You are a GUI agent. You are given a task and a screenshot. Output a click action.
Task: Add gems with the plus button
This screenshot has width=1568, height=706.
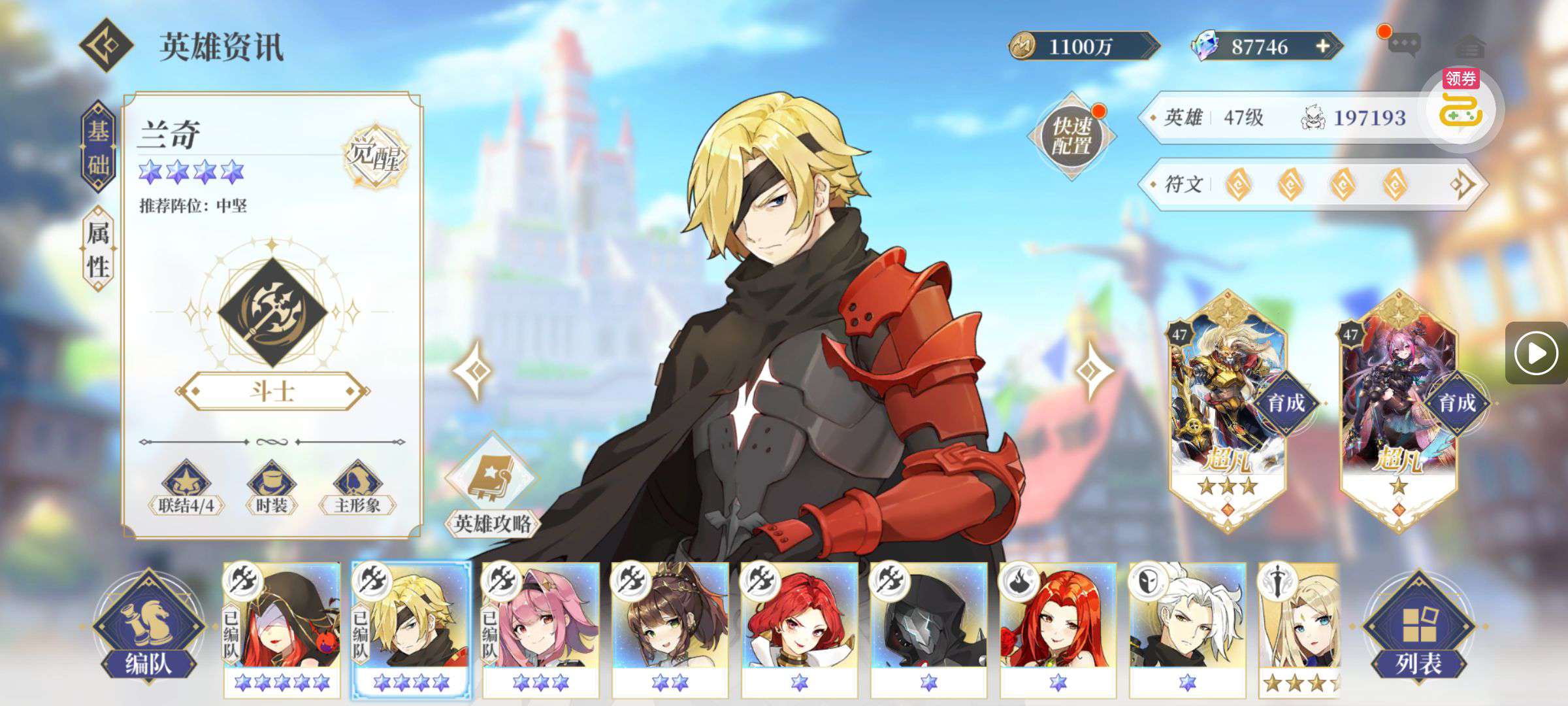(1322, 46)
